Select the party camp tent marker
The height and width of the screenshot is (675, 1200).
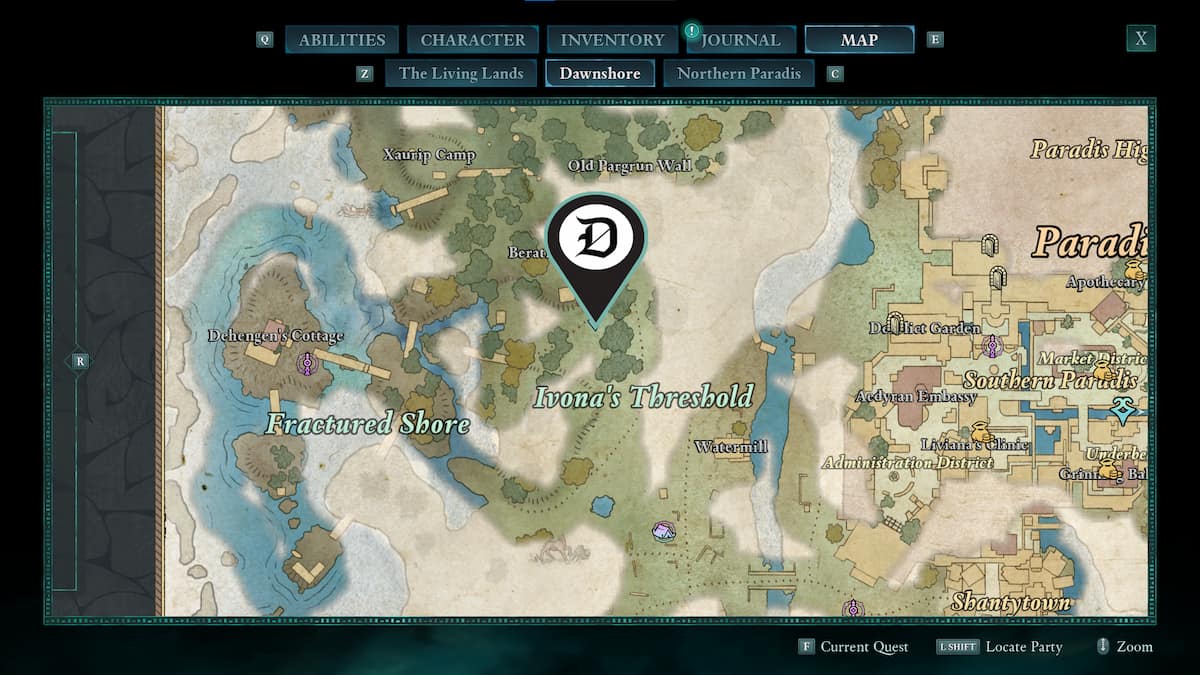[663, 529]
